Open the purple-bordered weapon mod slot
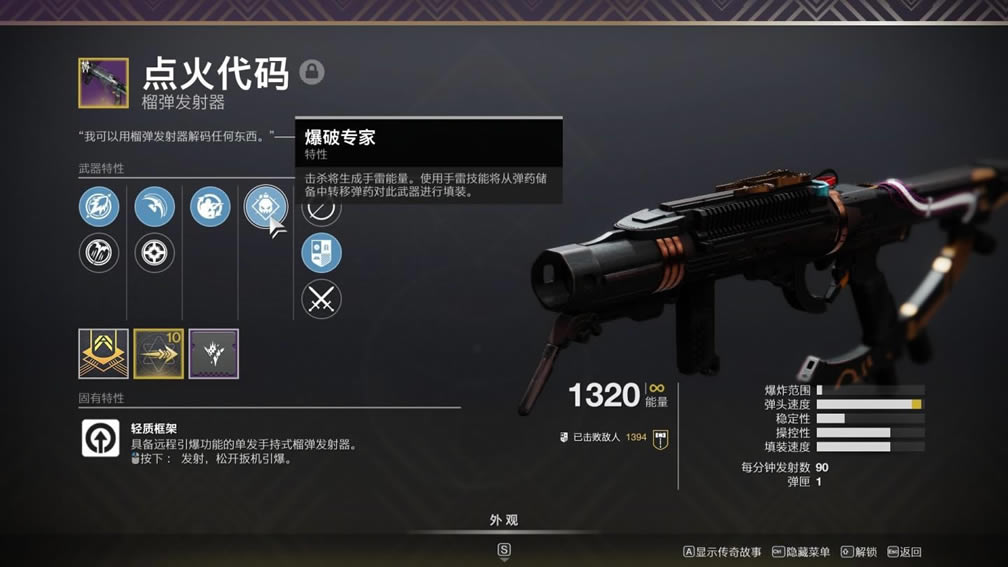1008x567 pixels. pyautogui.click(x=214, y=354)
